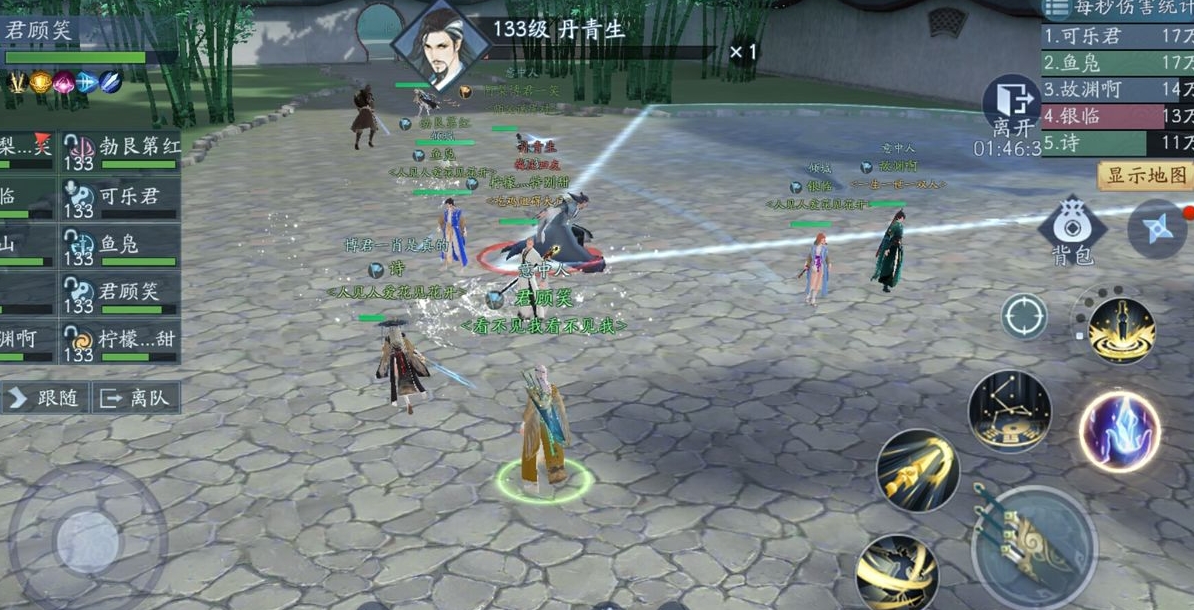
Task: Open the 背包 backpack
Action: [1072, 230]
